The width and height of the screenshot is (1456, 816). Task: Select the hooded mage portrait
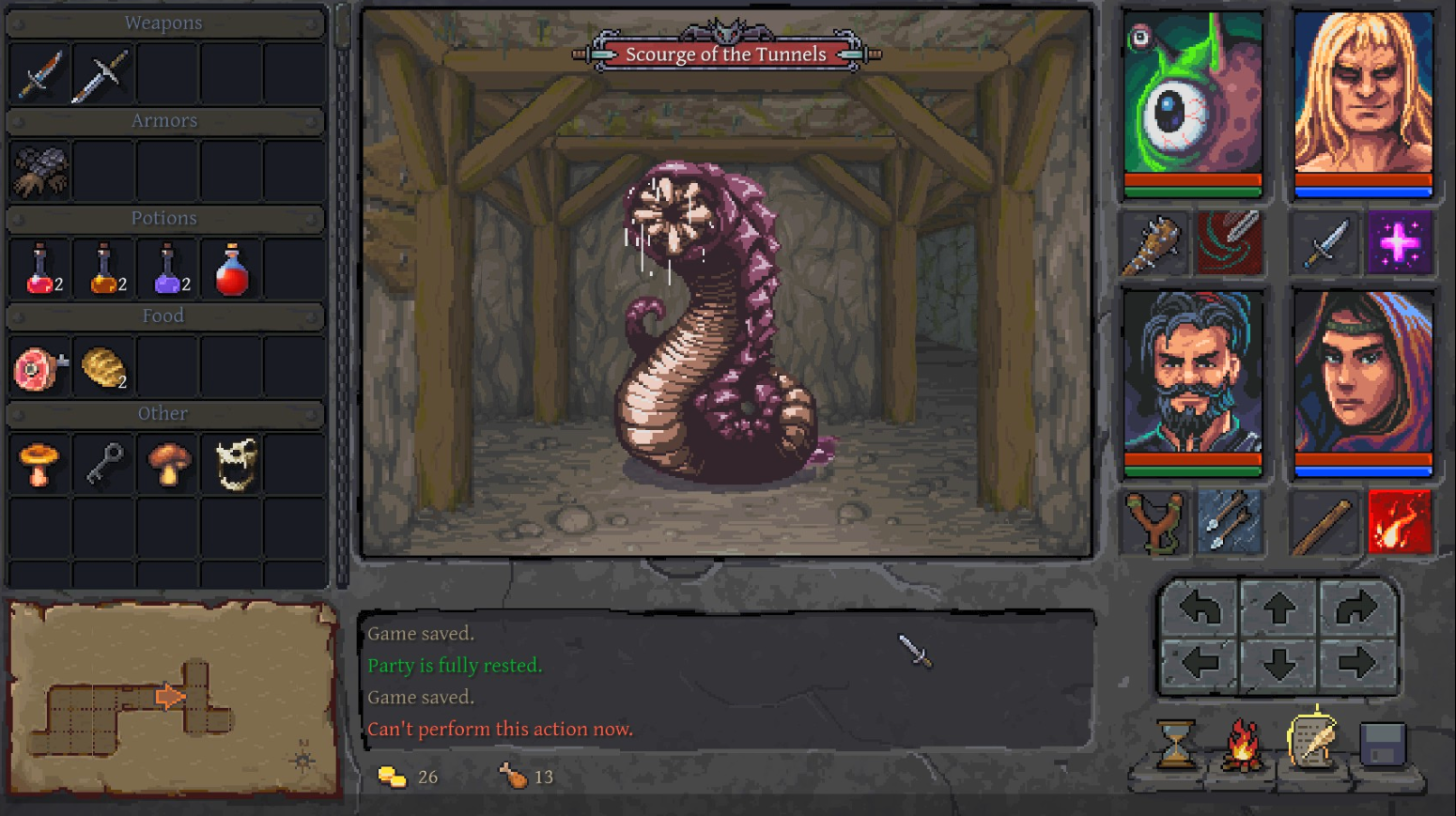pos(1363,374)
